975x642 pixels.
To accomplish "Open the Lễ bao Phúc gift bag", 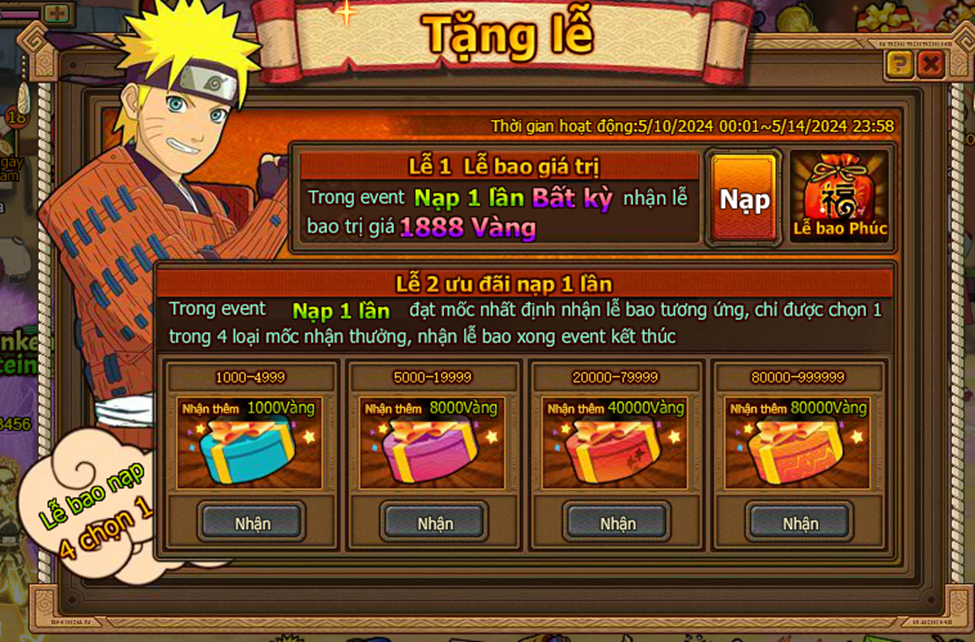I will [x=840, y=198].
